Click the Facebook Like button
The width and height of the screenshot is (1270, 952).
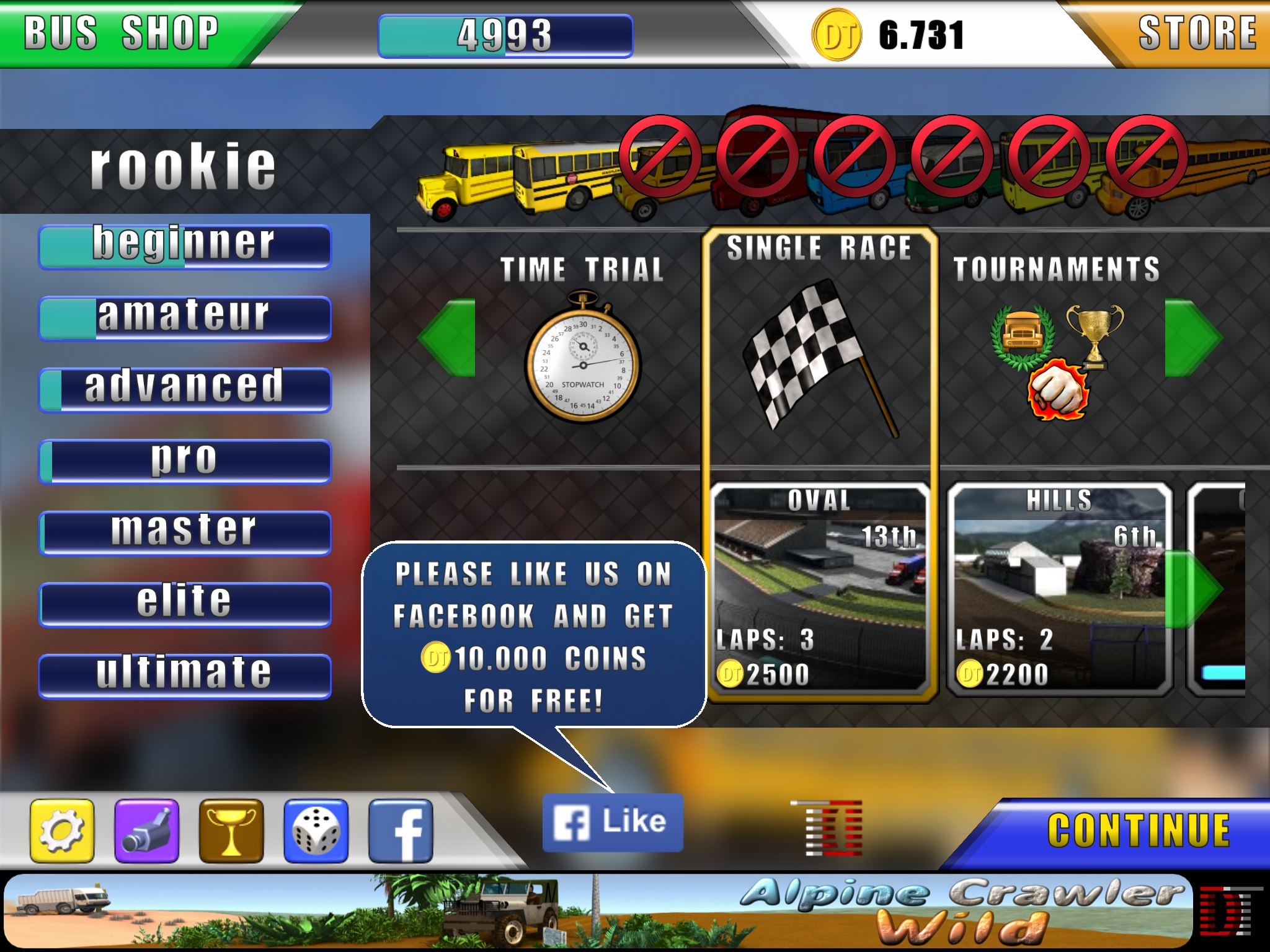(x=613, y=822)
